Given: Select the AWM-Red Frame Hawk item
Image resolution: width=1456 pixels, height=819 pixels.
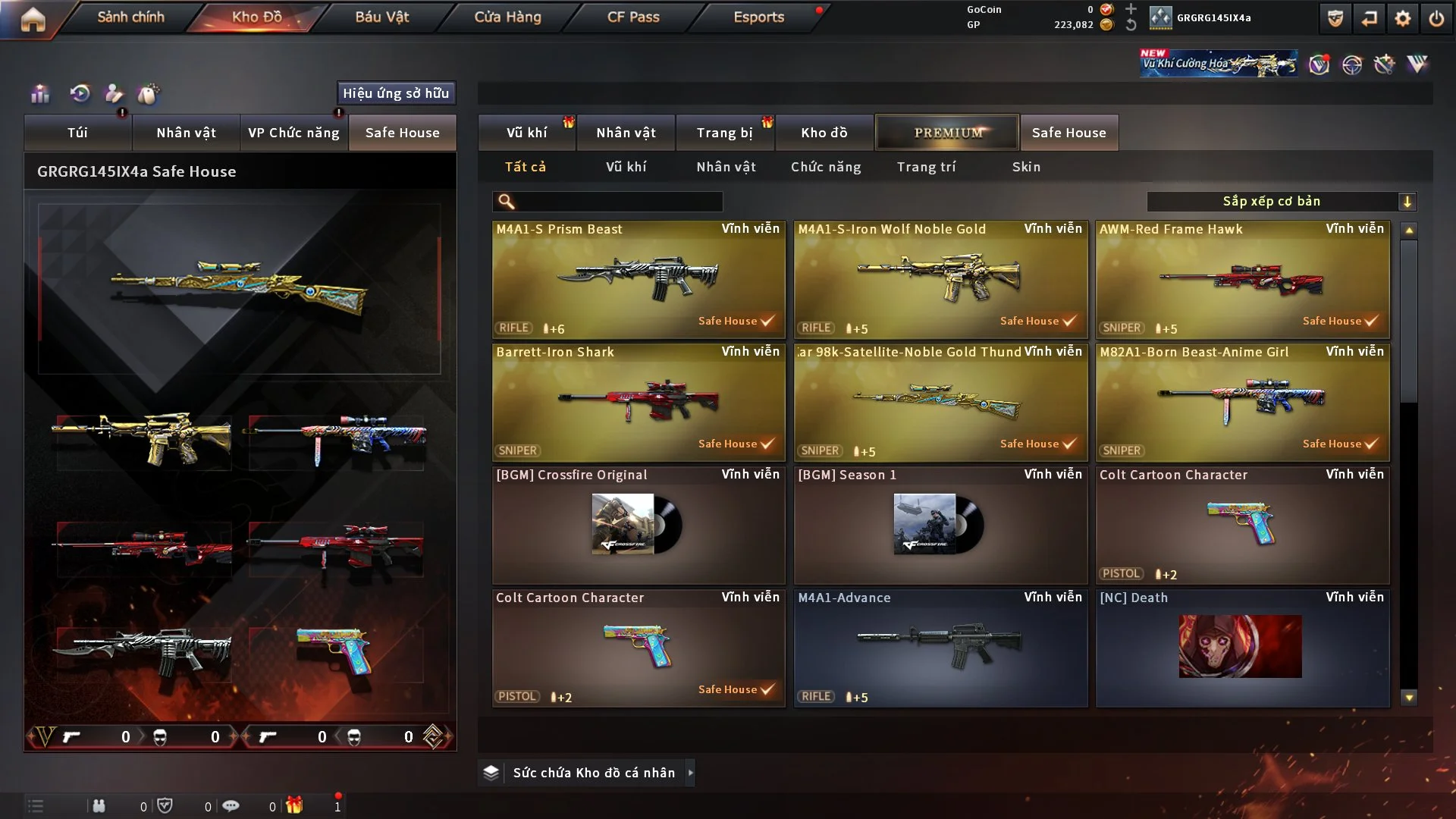Looking at the screenshot, I should 1242,279.
